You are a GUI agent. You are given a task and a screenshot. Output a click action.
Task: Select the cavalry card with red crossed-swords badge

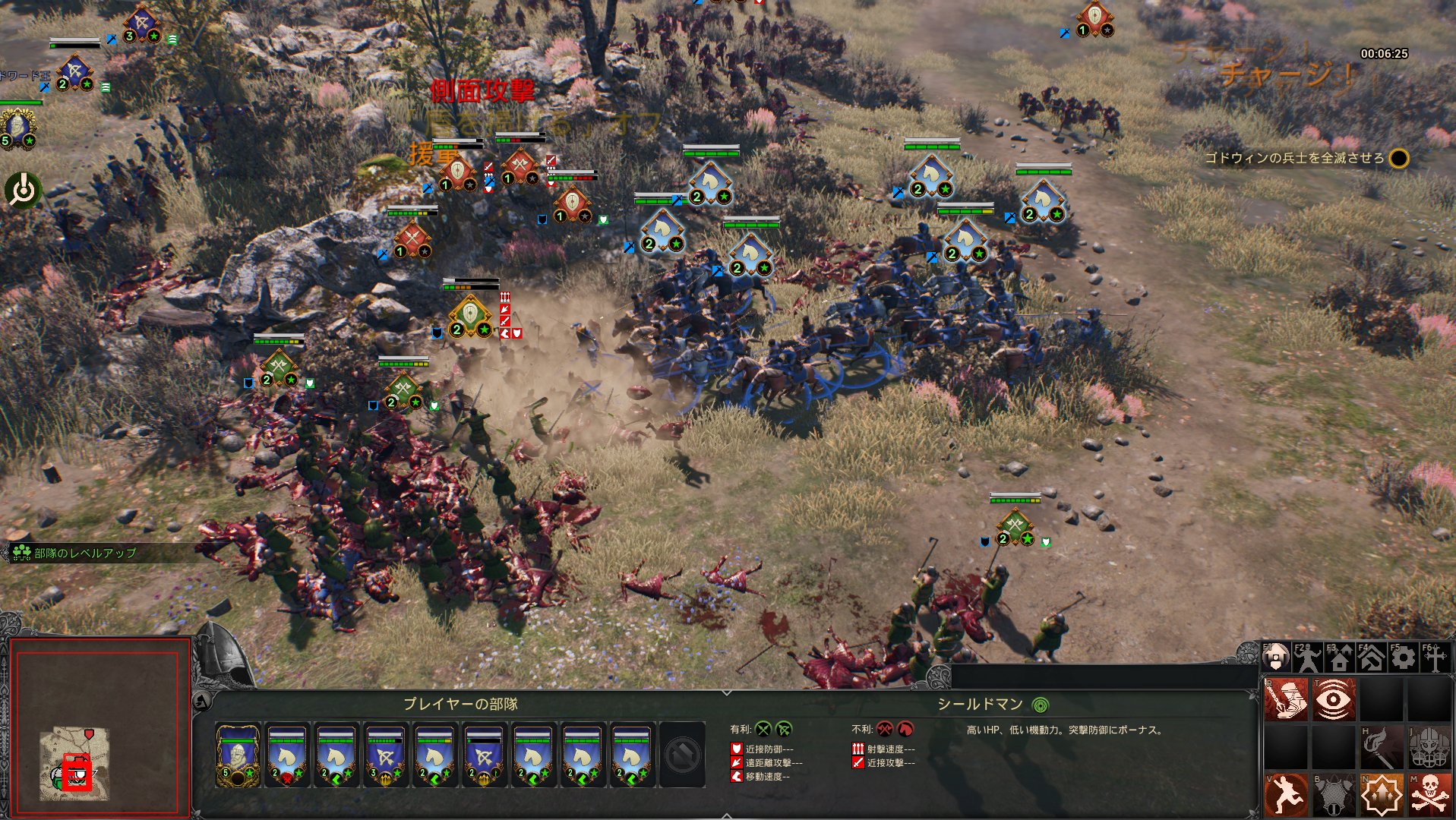point(287,755)
